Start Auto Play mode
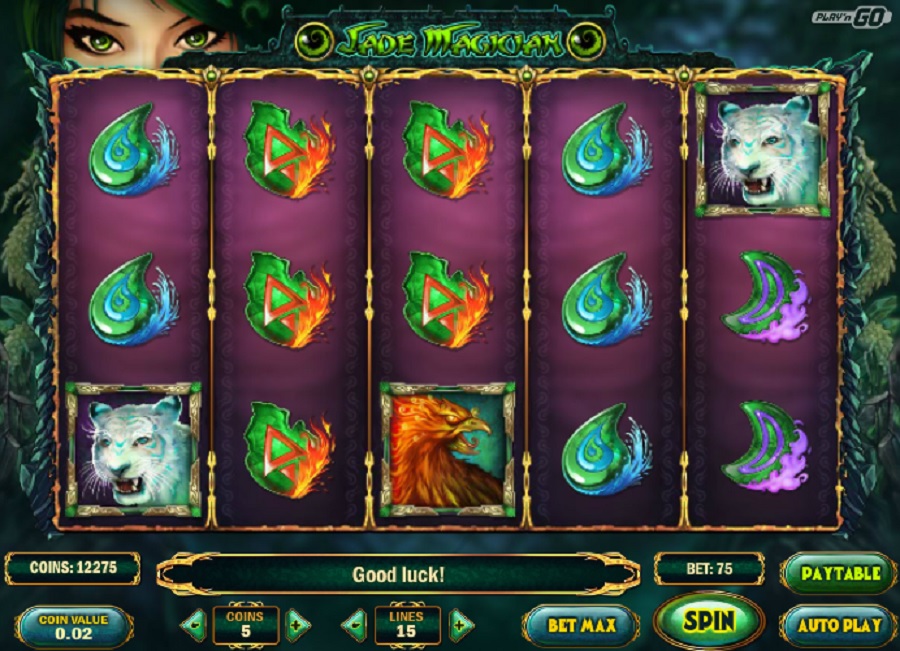900x651 pixels. click(838, 626)
